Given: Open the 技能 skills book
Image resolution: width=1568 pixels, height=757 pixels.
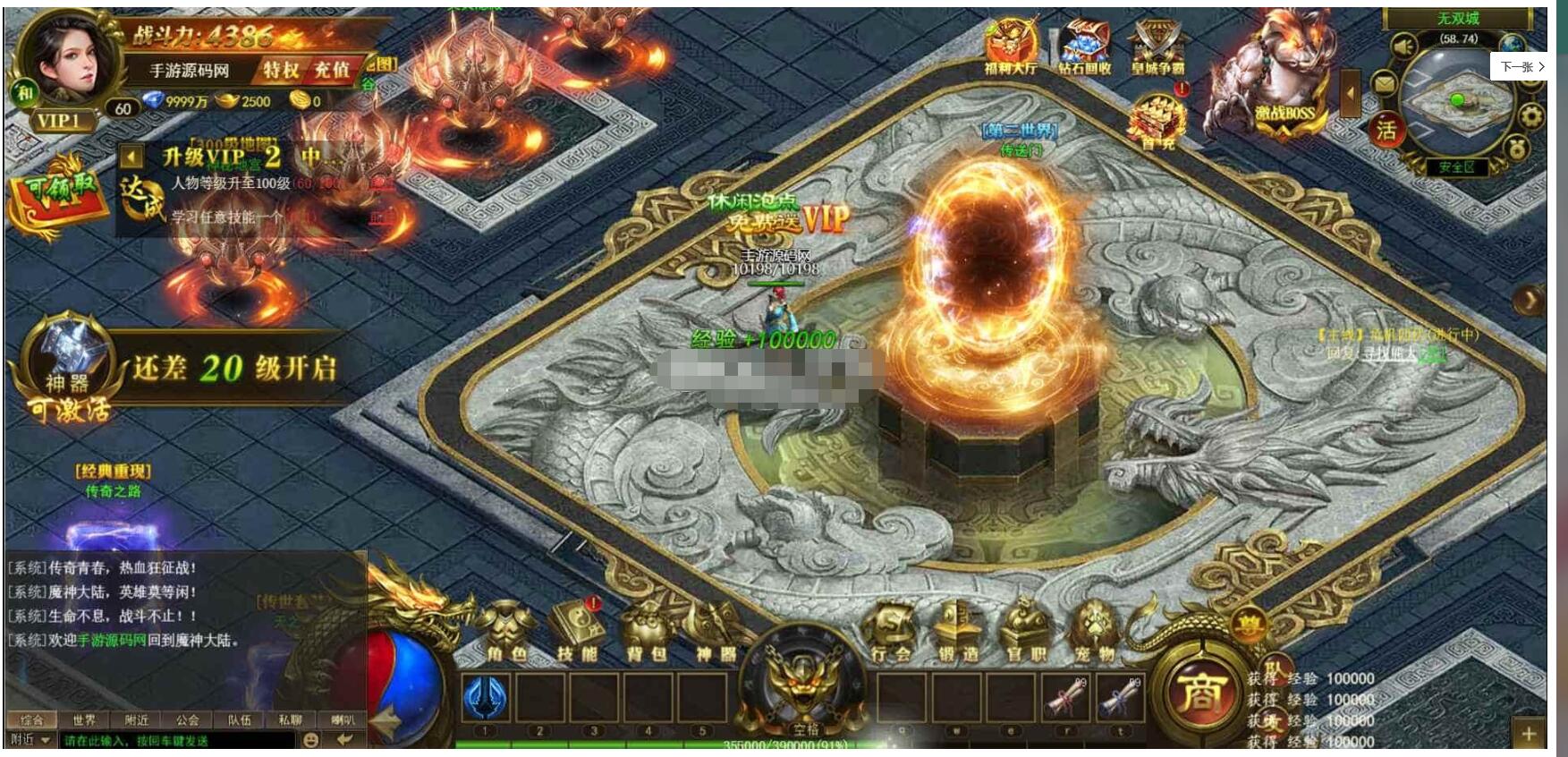Looking at the screenshot, I should tap(577, 634).
